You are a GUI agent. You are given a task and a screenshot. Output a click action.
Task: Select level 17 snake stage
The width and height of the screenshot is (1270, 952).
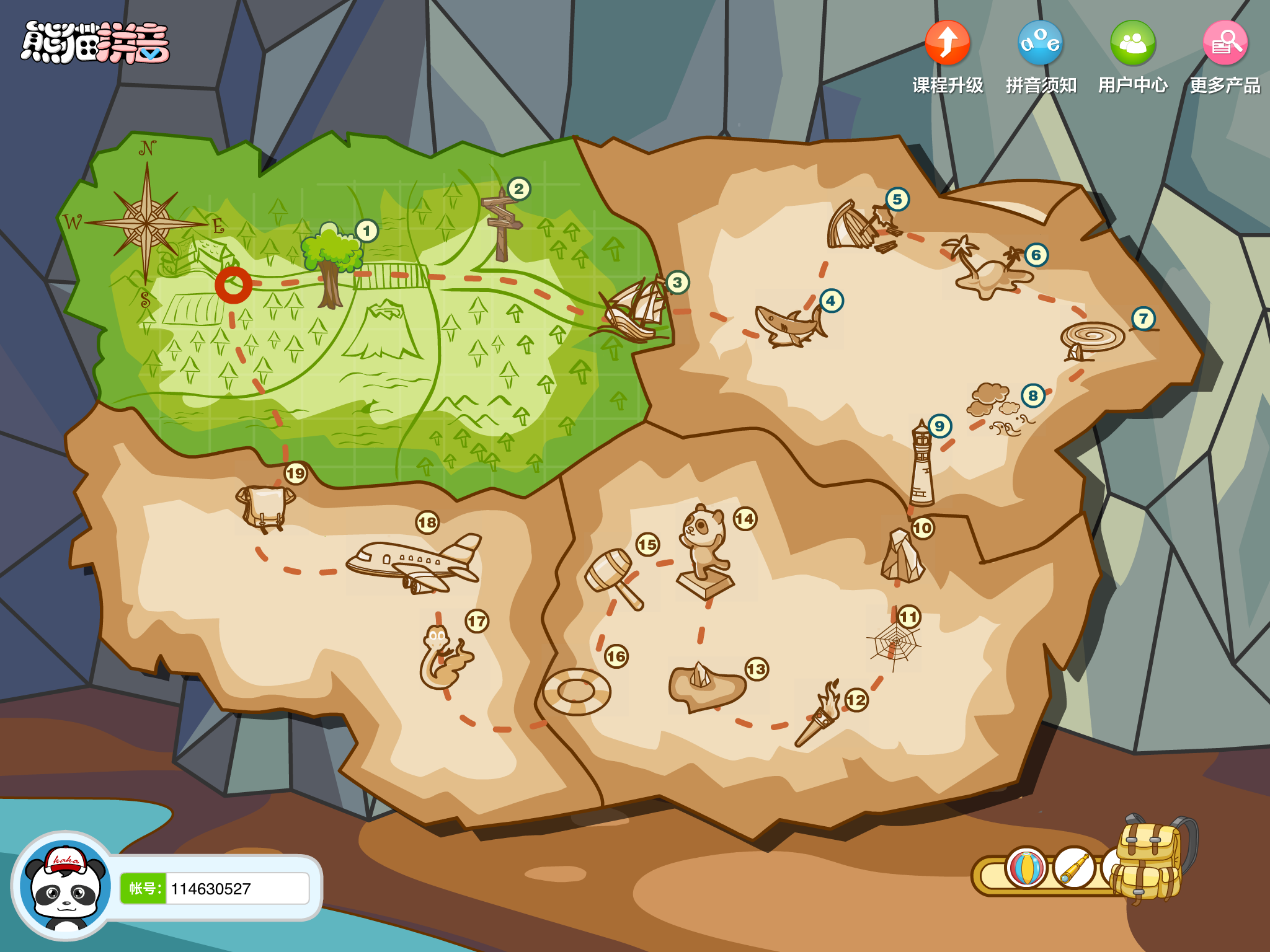(443, 657)
